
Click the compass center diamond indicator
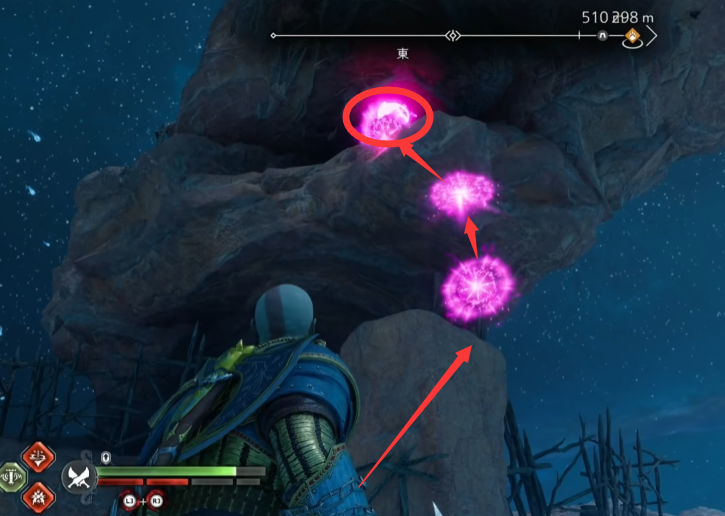(453, 36)
